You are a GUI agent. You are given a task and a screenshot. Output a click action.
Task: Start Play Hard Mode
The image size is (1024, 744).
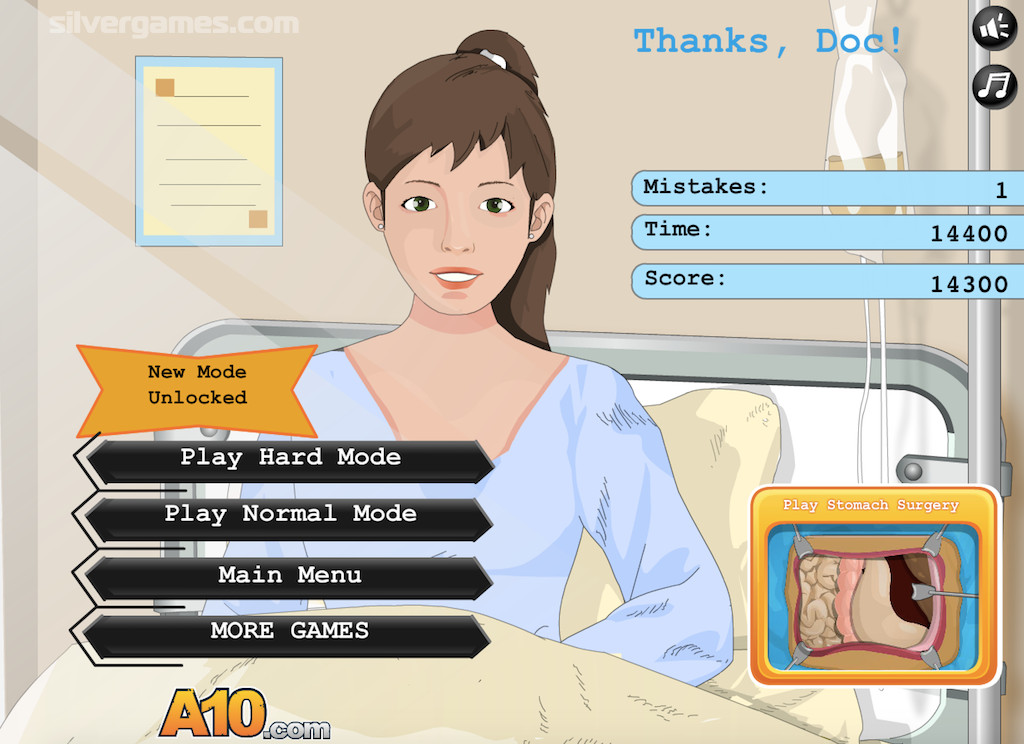coord(290,459)
